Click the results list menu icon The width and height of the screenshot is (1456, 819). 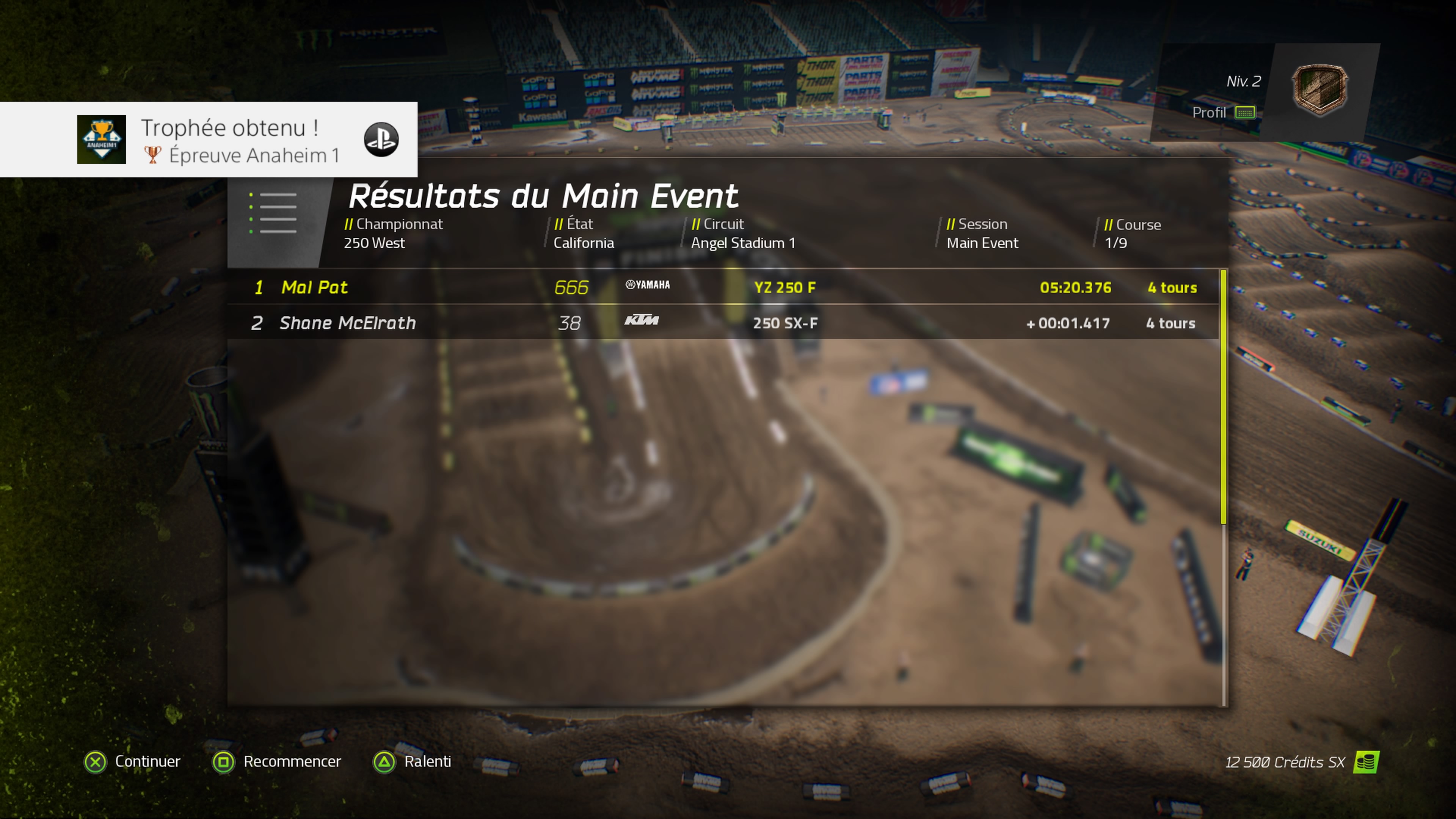coord(273,213)
